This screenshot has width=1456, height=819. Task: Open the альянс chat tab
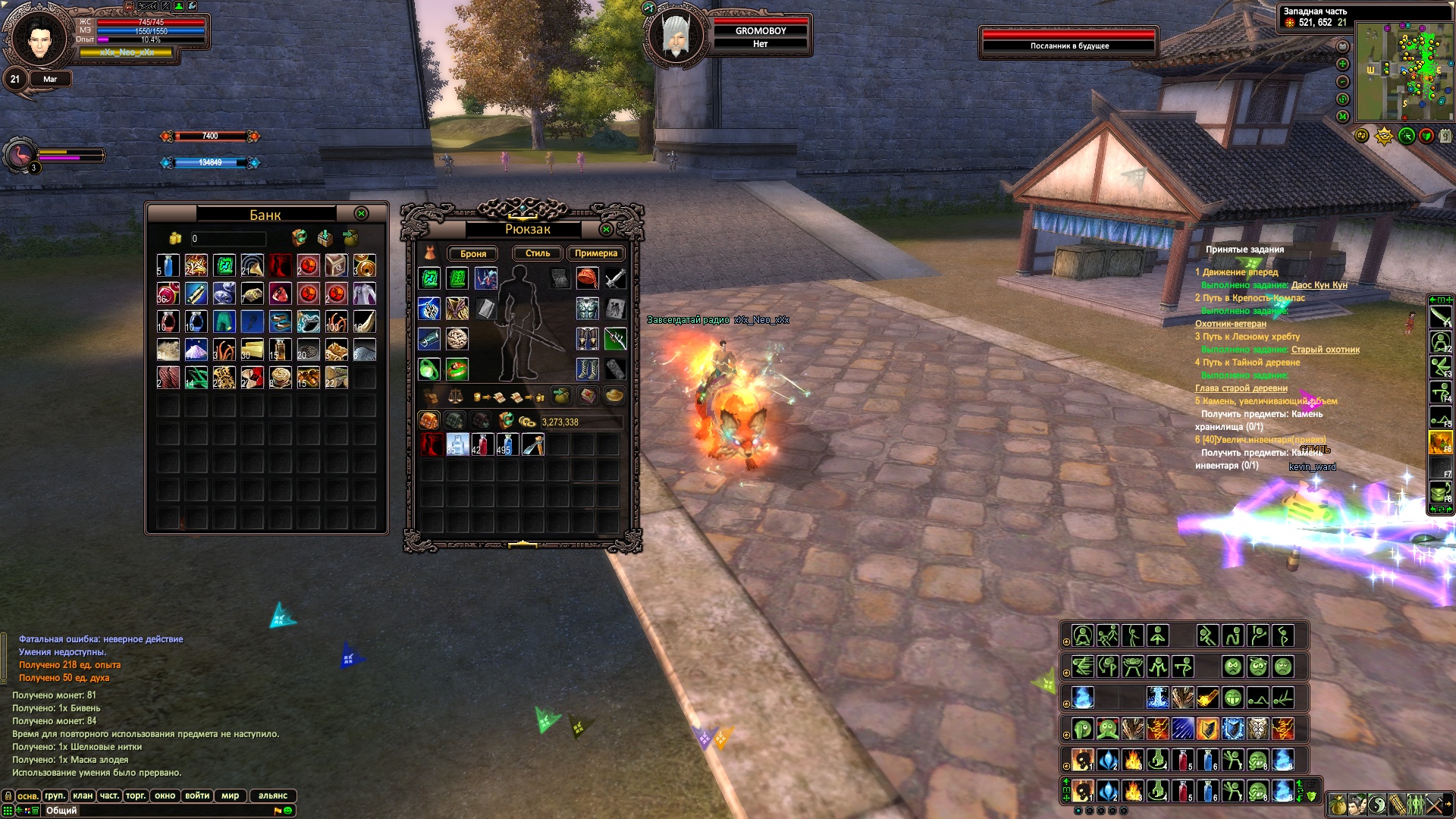pyautogui.click(x=272, y=795)
